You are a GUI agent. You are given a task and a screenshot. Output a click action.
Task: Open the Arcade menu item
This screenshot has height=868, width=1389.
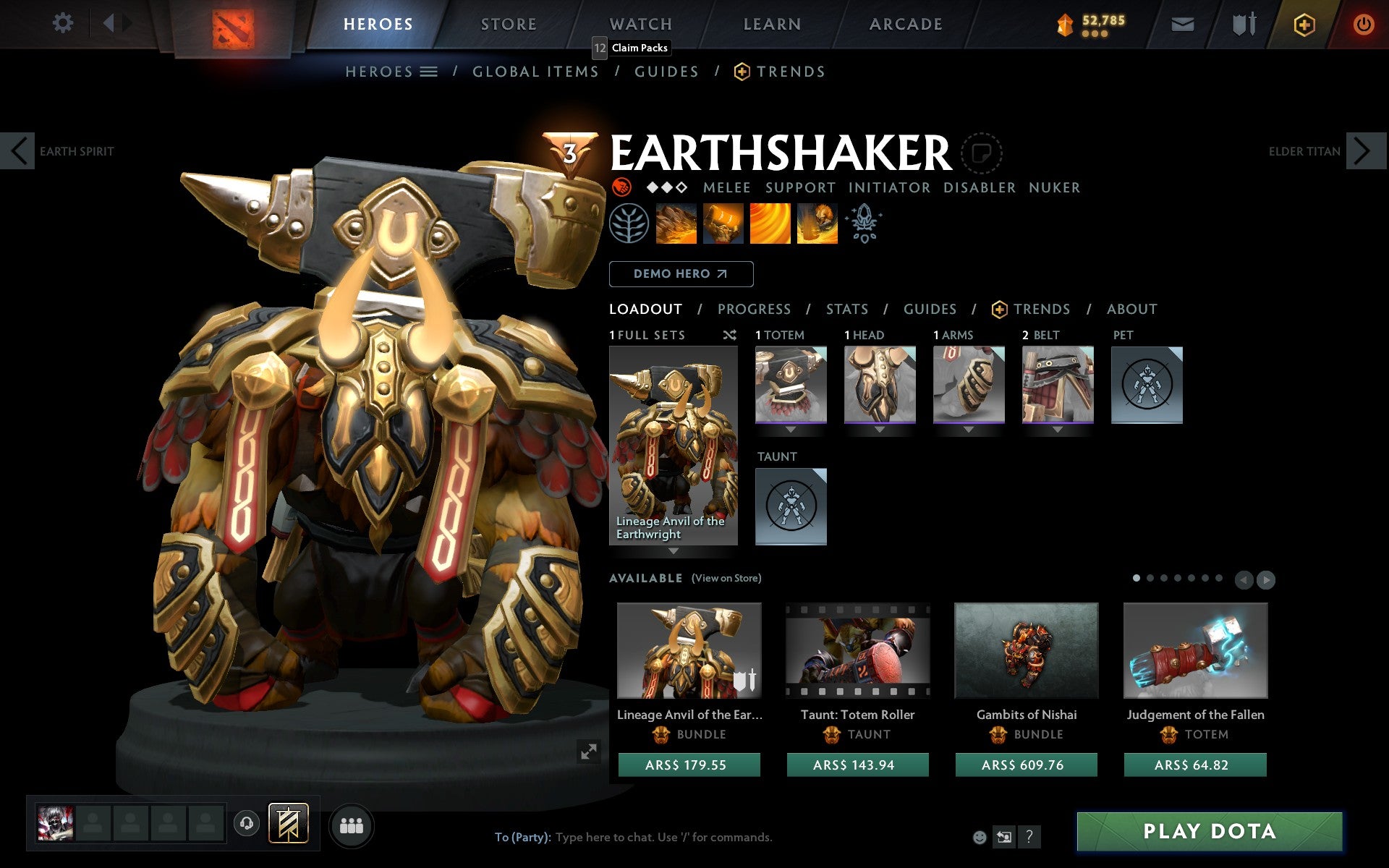pyautogui.click(x=904, y=24)
